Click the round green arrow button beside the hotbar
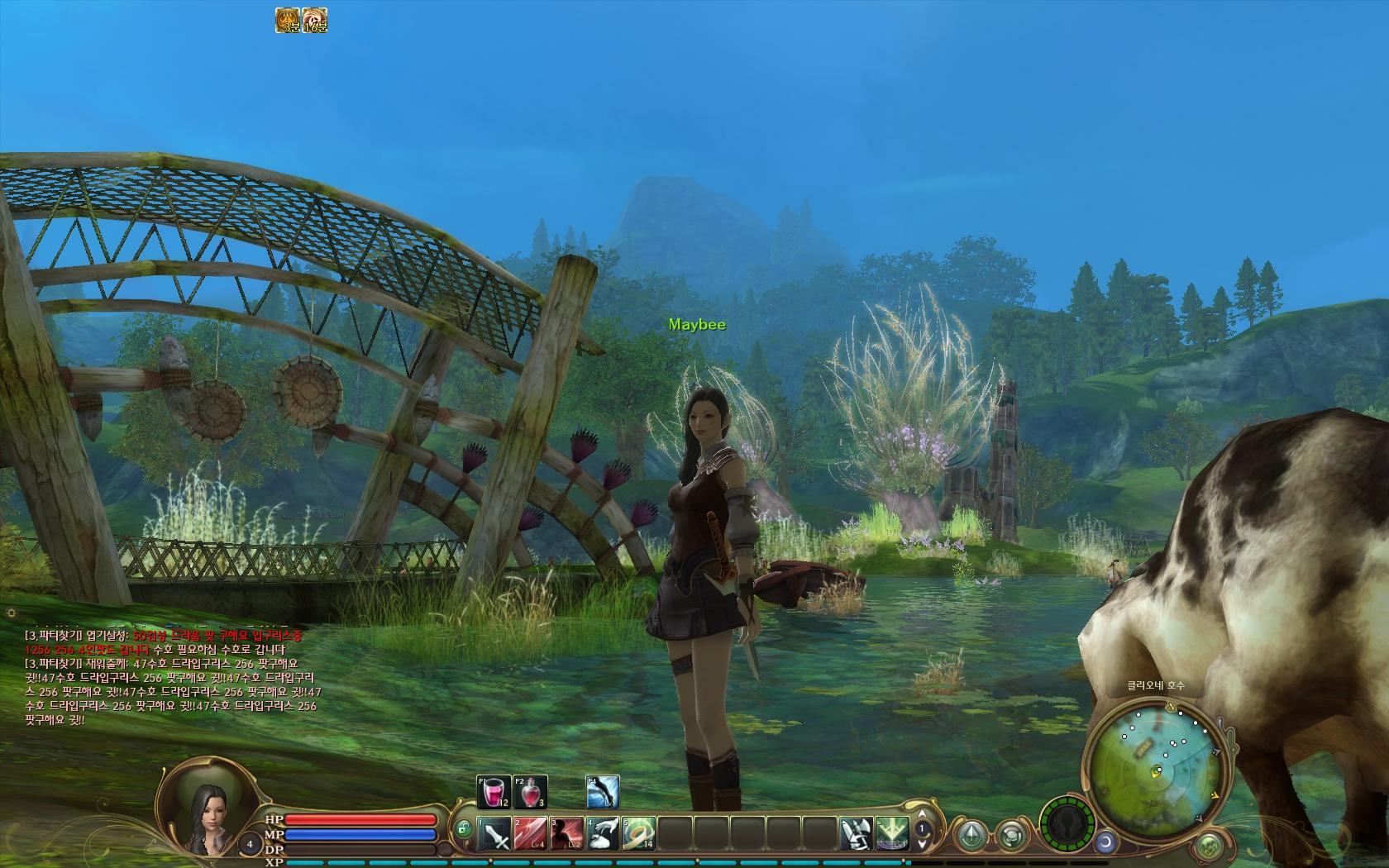The image size is (1389, 868). [972, 832]
